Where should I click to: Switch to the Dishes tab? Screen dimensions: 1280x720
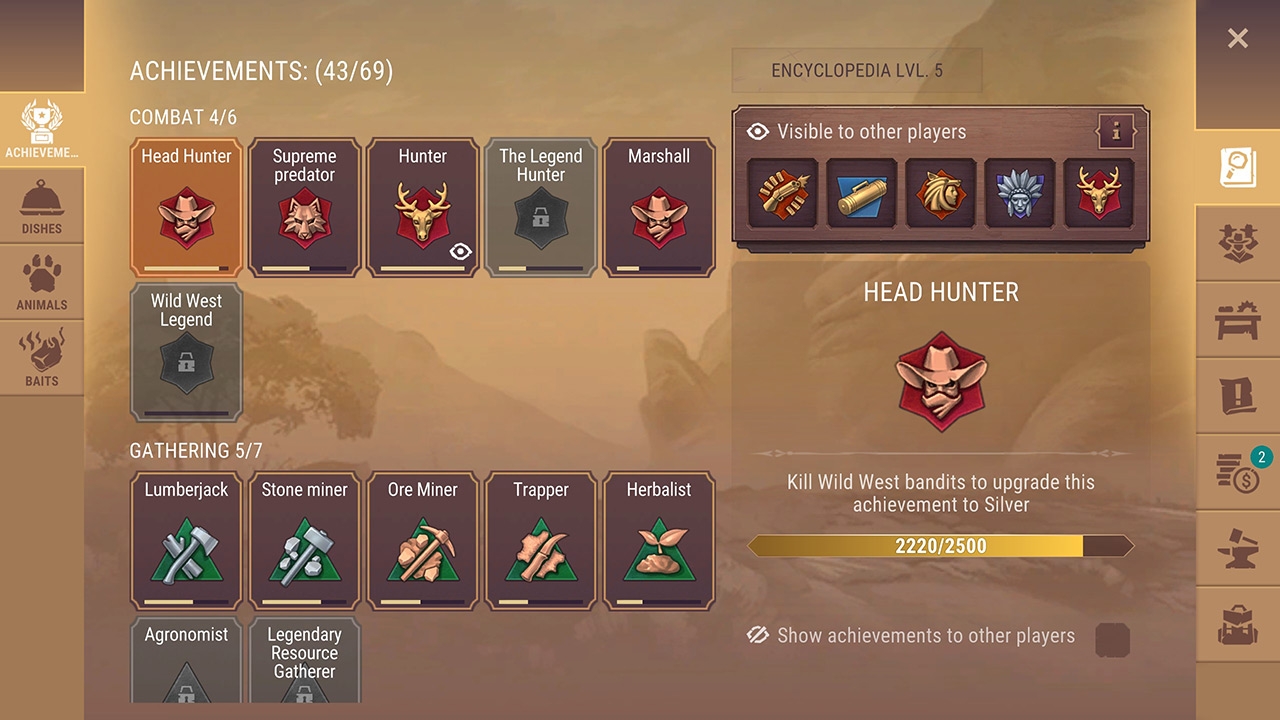point(41,208)
